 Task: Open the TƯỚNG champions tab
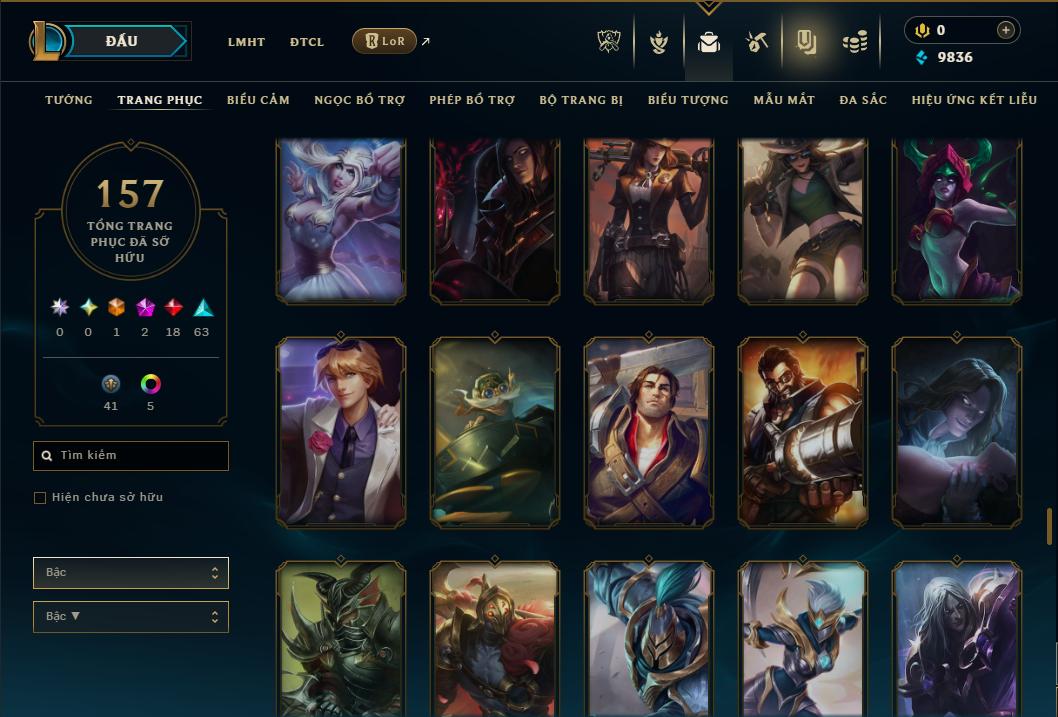point(69,100)
